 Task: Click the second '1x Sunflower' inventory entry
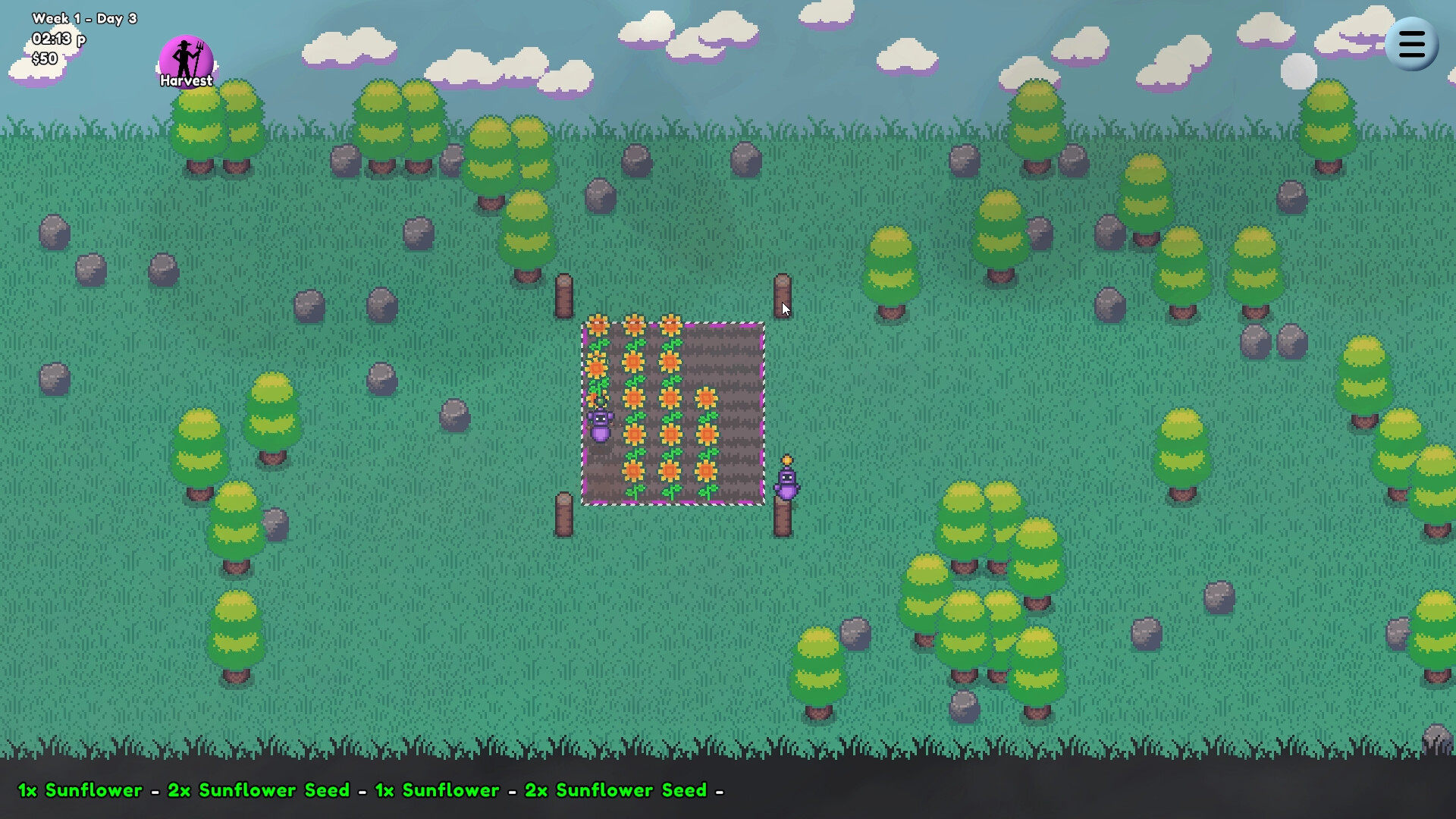[436, 790]
